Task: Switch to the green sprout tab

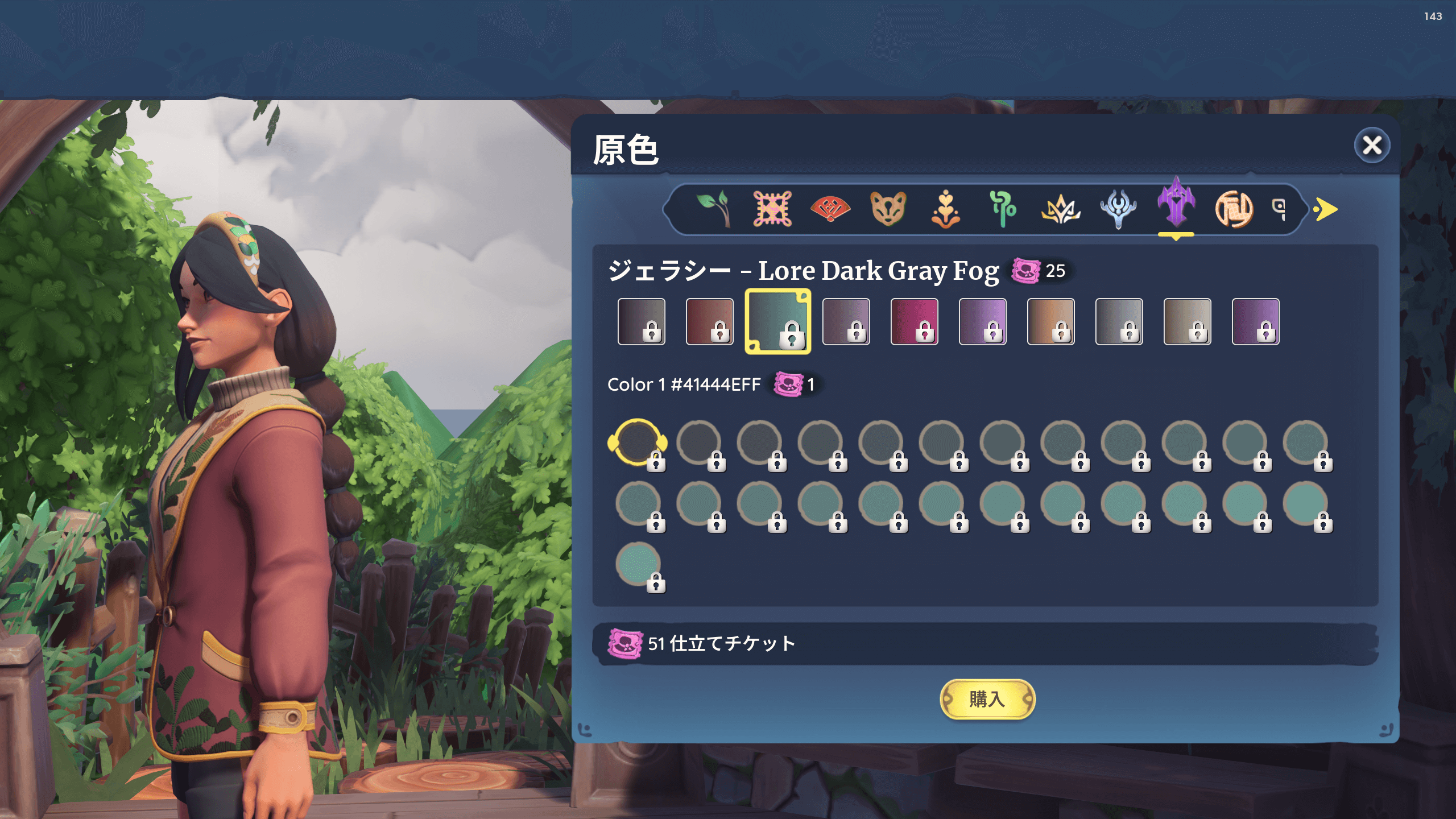Action: coord(714,209)
